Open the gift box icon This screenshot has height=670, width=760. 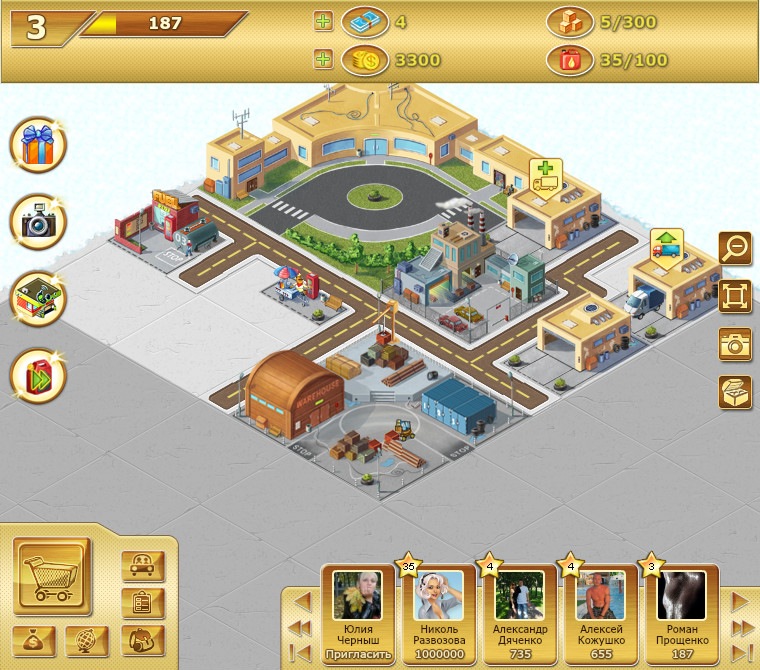pyautogui.click(x=39, y=146)
